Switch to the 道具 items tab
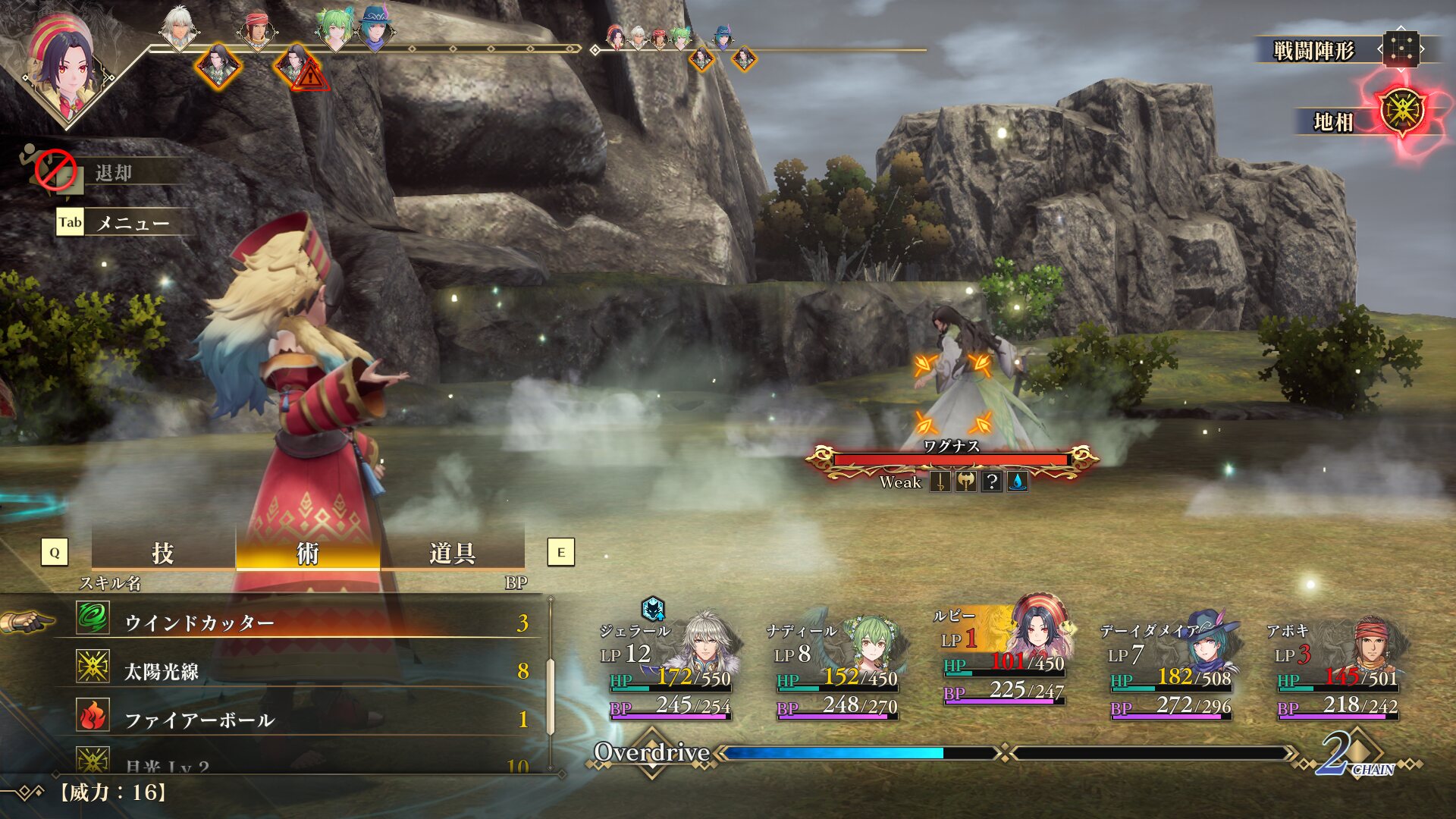This screenshot has width=1456, height=819. click(x=452, y=554)
